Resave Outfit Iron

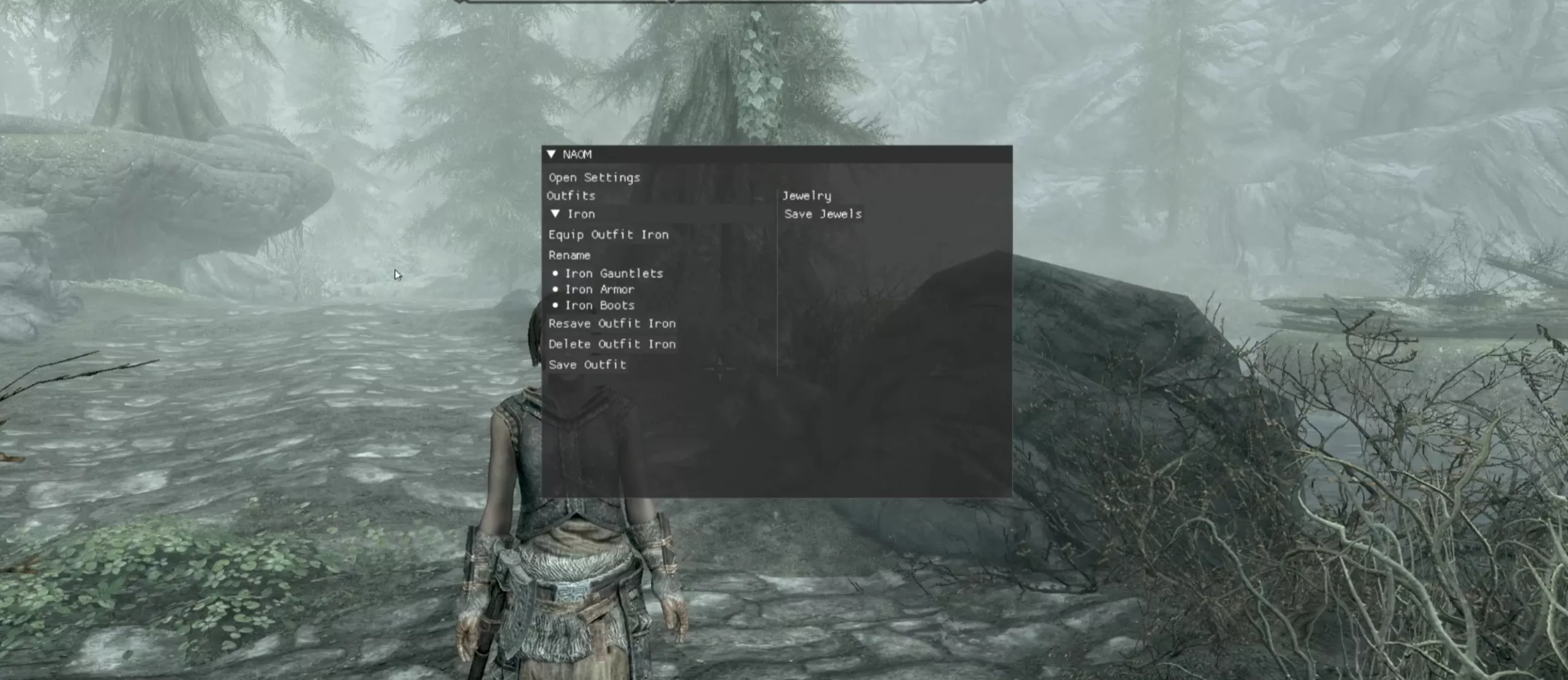pos(612,323)
